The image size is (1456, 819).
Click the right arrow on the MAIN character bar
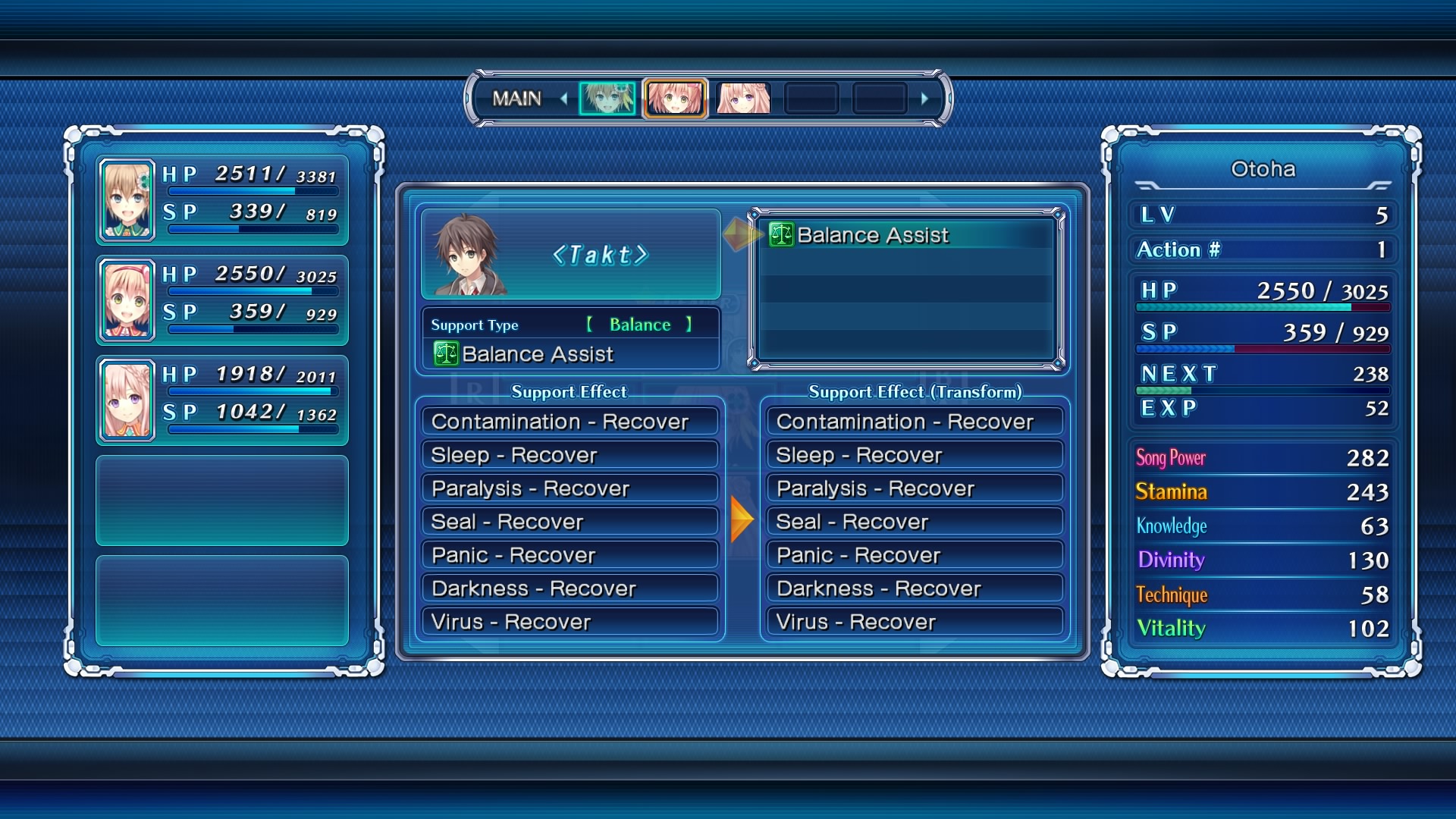pyautogui.click(x=924, y=99)
